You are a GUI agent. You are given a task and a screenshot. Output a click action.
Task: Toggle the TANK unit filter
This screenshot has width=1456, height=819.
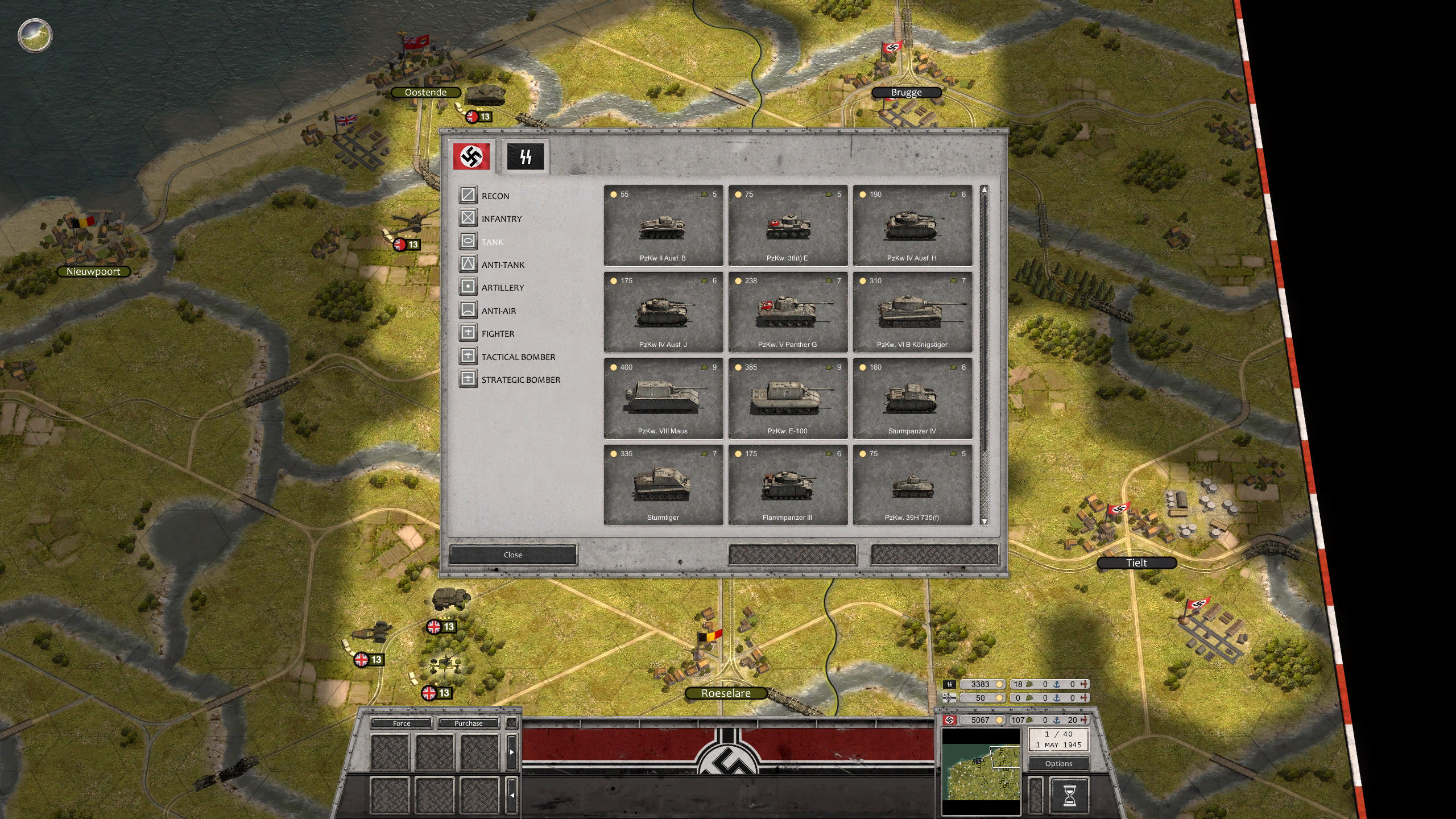pos(468,242)
